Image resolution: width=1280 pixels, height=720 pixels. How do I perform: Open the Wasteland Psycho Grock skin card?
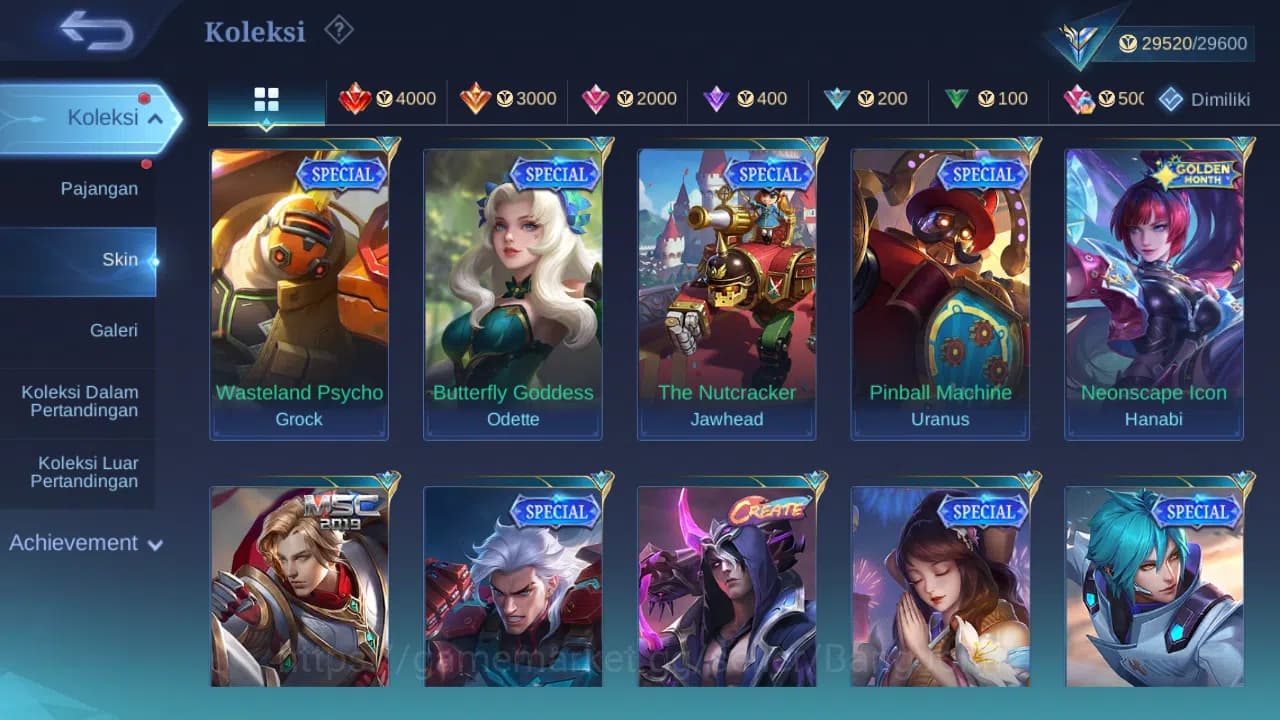(299, 290)
